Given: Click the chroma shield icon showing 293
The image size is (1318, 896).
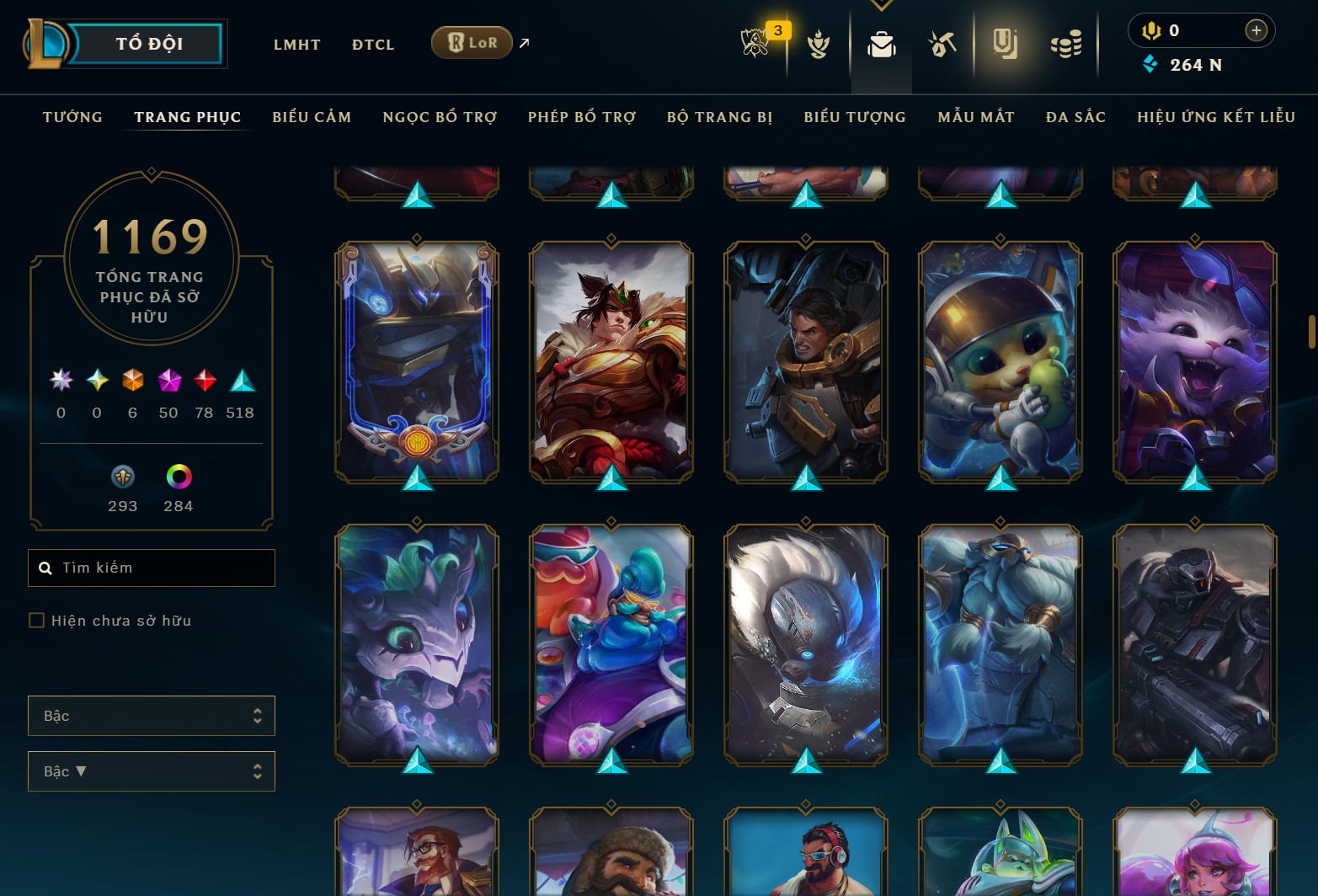Looking at the screenshot, I should pos(123,477).
